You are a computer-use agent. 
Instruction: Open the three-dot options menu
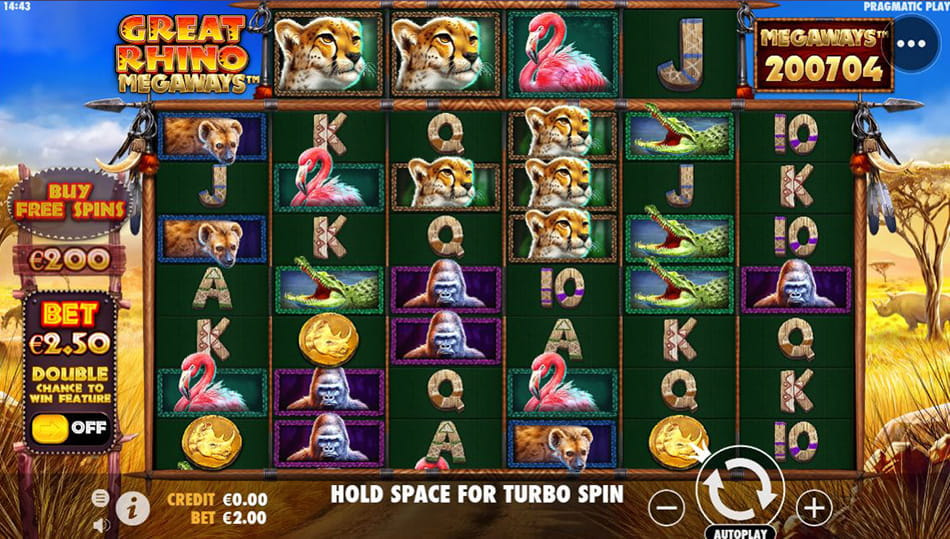tap(911, 45)
